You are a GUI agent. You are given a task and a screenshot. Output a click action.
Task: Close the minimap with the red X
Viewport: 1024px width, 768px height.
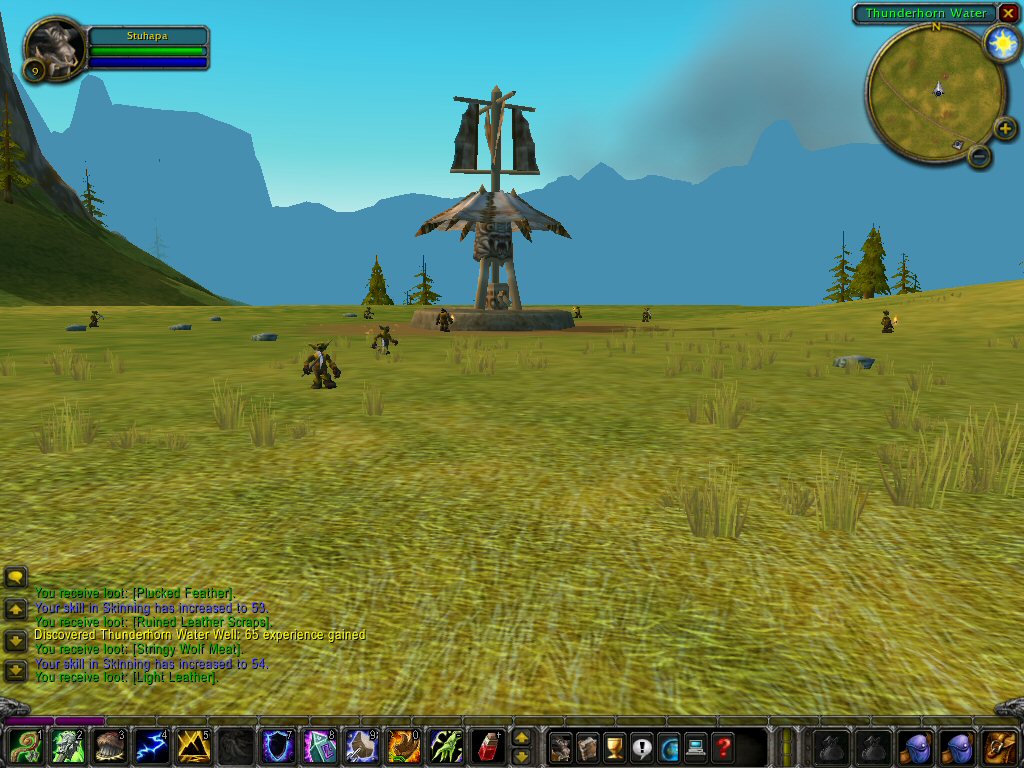click(1008, 13)
